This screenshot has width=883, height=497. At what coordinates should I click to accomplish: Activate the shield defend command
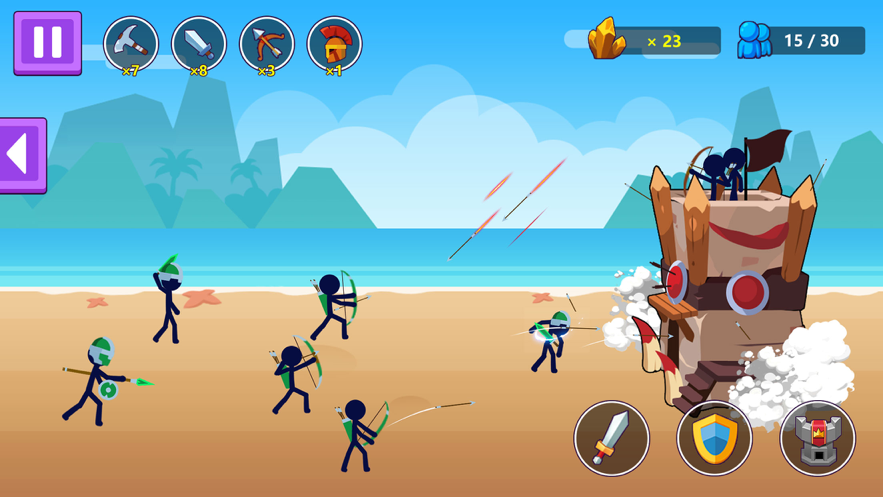(x=714, y=438)
